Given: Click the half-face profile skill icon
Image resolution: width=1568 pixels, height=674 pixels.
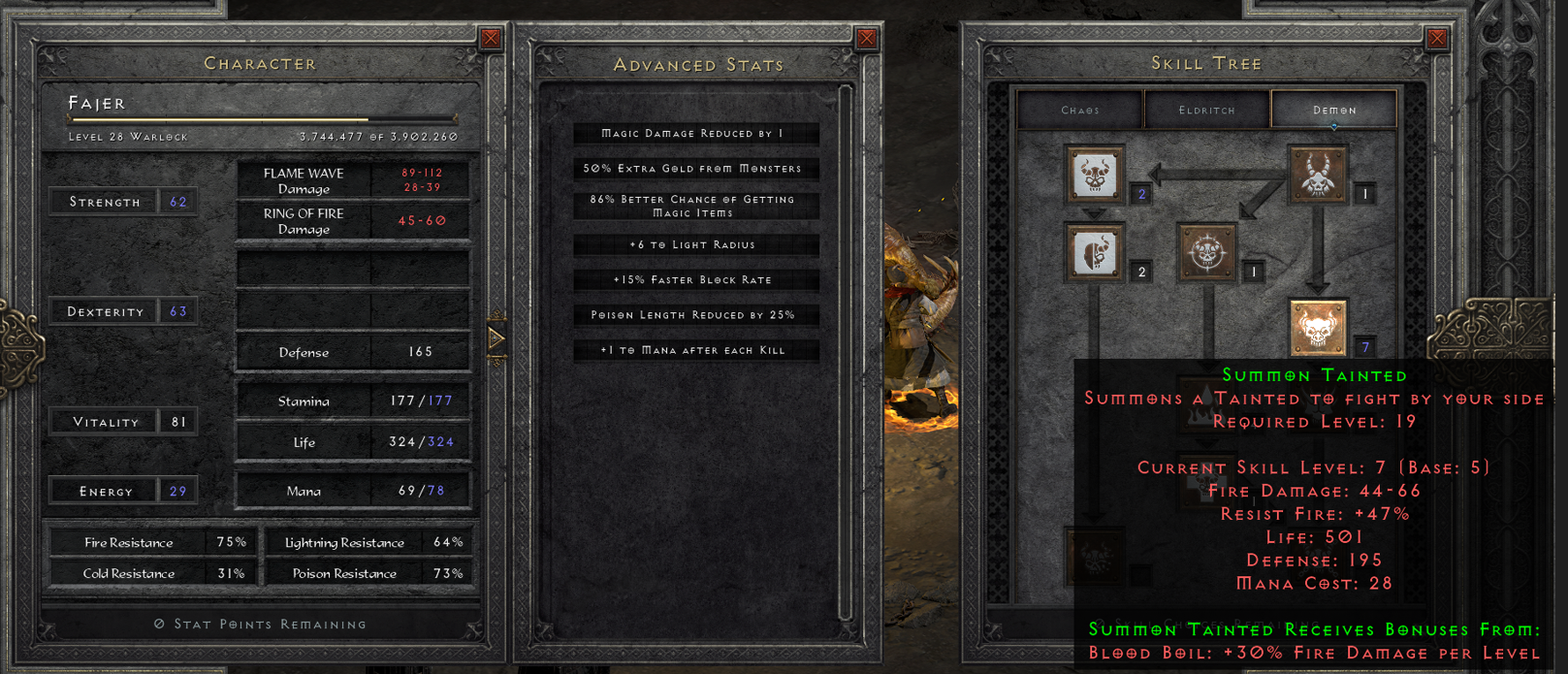Looking at the screenshot, I should click(x=1095, y=253).
